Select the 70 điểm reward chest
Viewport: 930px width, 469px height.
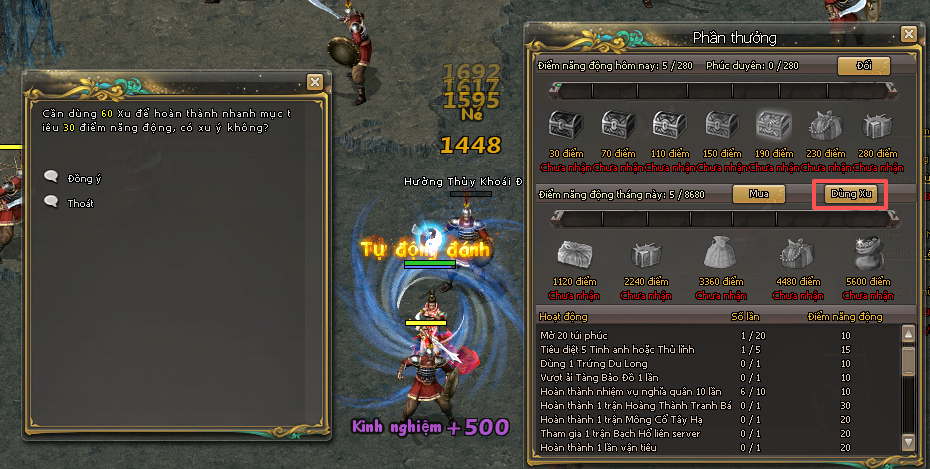[x=616, y=127]
